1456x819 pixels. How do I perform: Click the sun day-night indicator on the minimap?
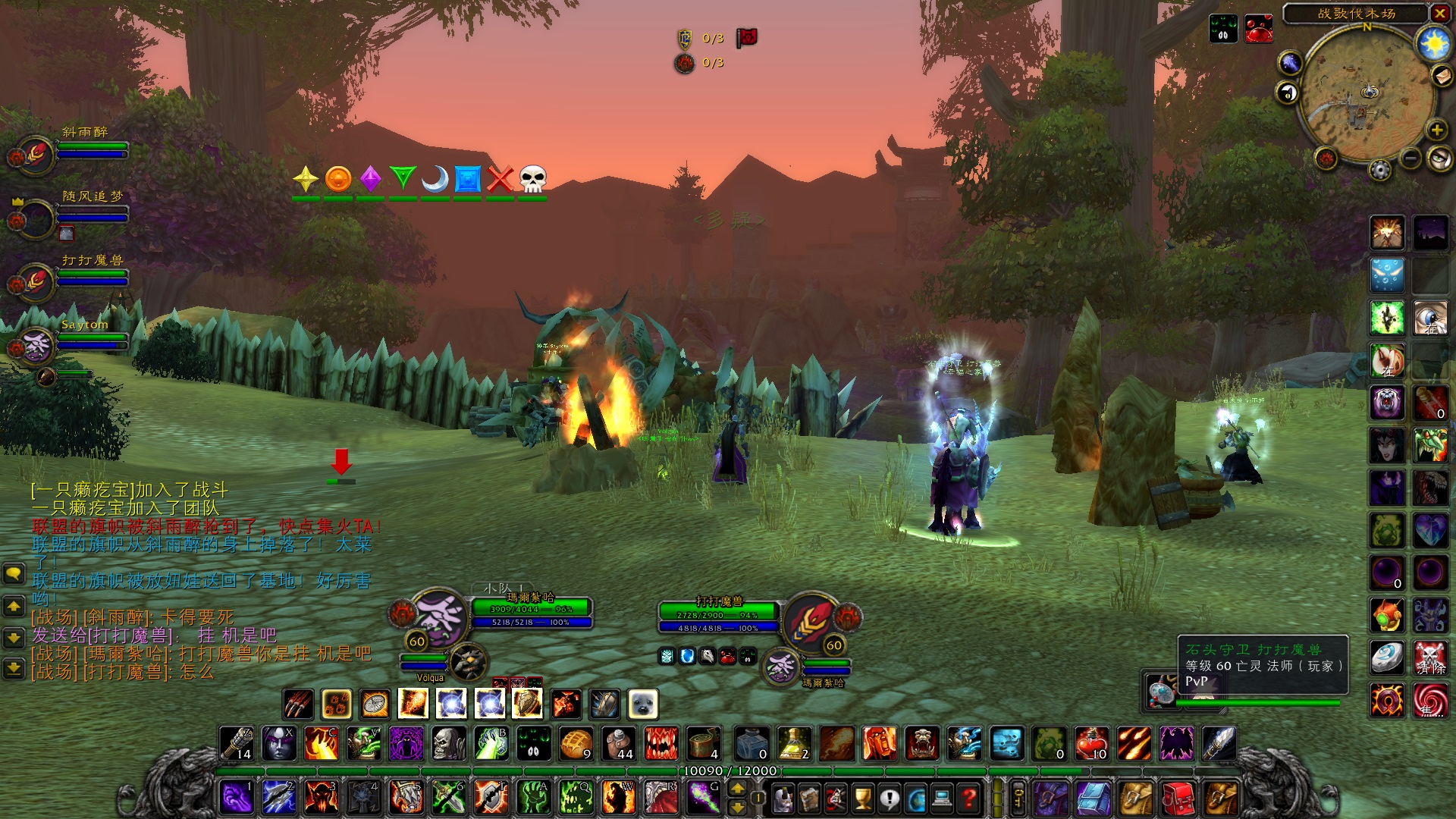(x=1433, y=45)
